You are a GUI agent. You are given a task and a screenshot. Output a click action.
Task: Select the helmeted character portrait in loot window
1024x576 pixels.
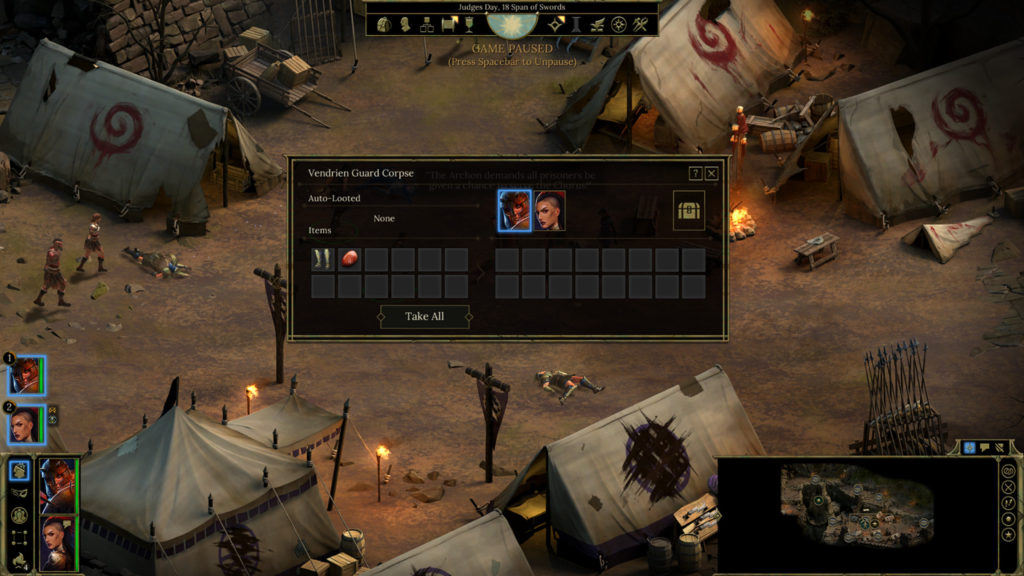(515, 211)
